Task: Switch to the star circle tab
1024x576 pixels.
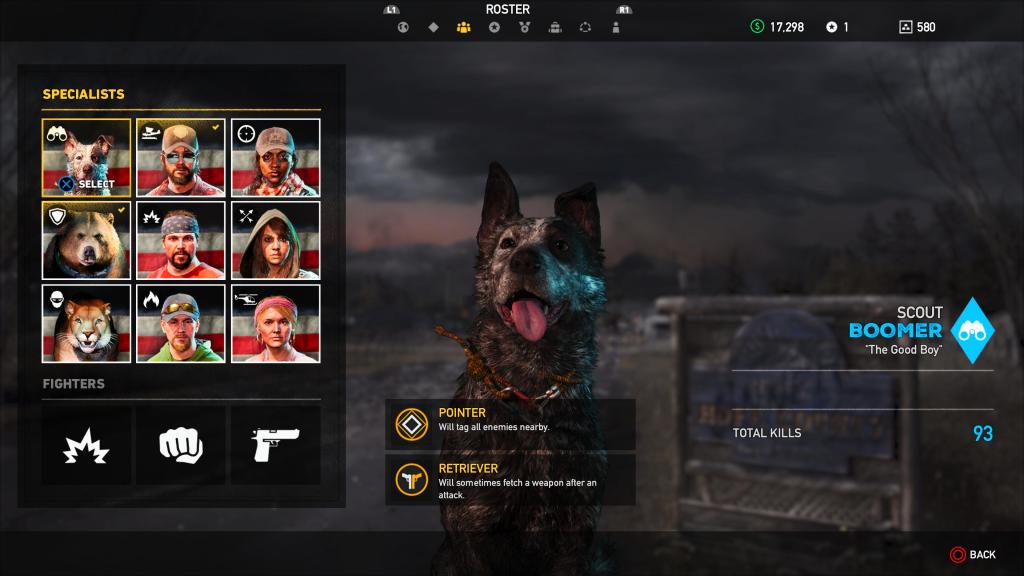Action: pyautogui.click(x=494, y=27)
